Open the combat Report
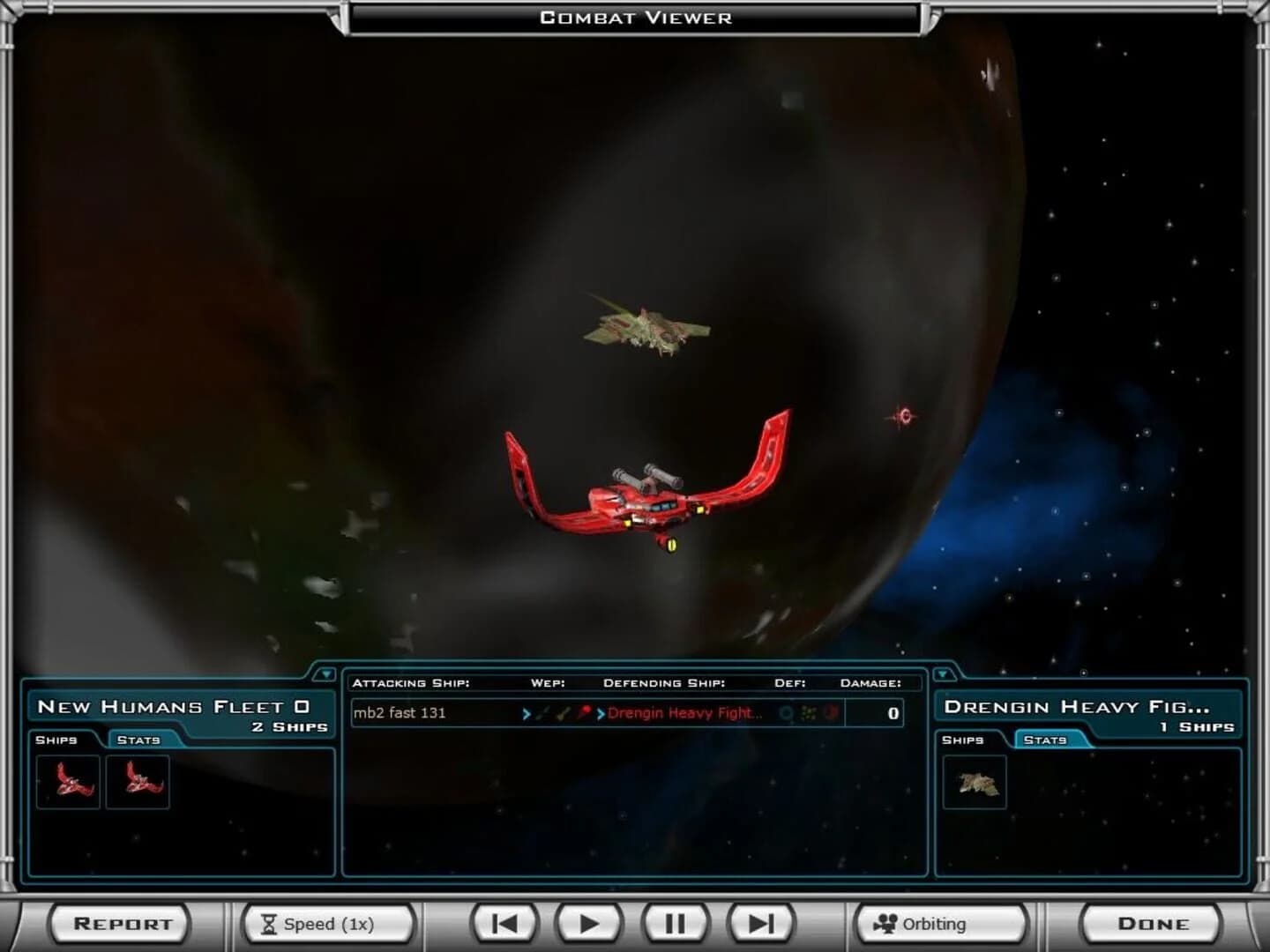1270x952 pixels. point(119,924)
